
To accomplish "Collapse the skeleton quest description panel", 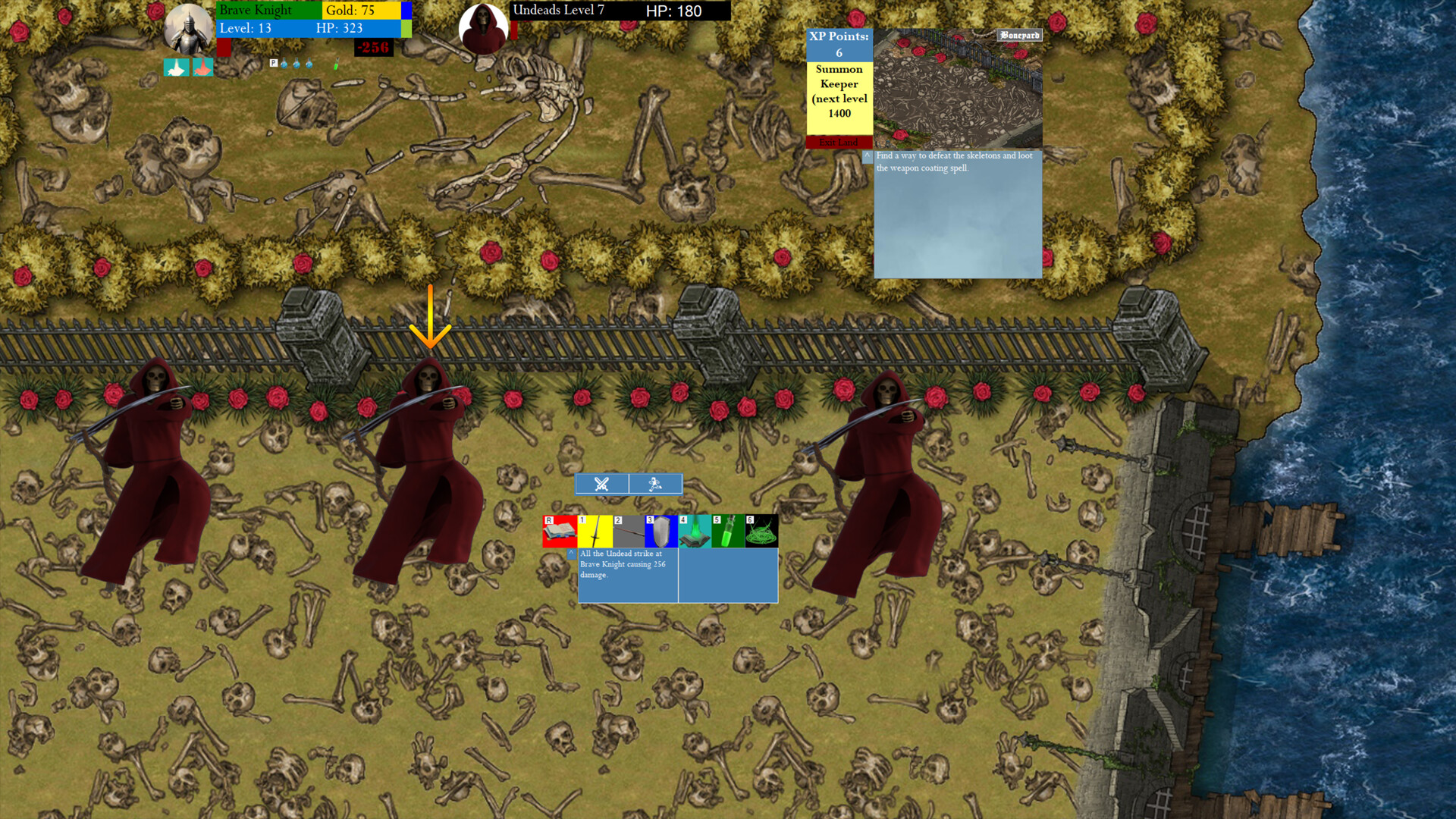I will tap(868, 157).
